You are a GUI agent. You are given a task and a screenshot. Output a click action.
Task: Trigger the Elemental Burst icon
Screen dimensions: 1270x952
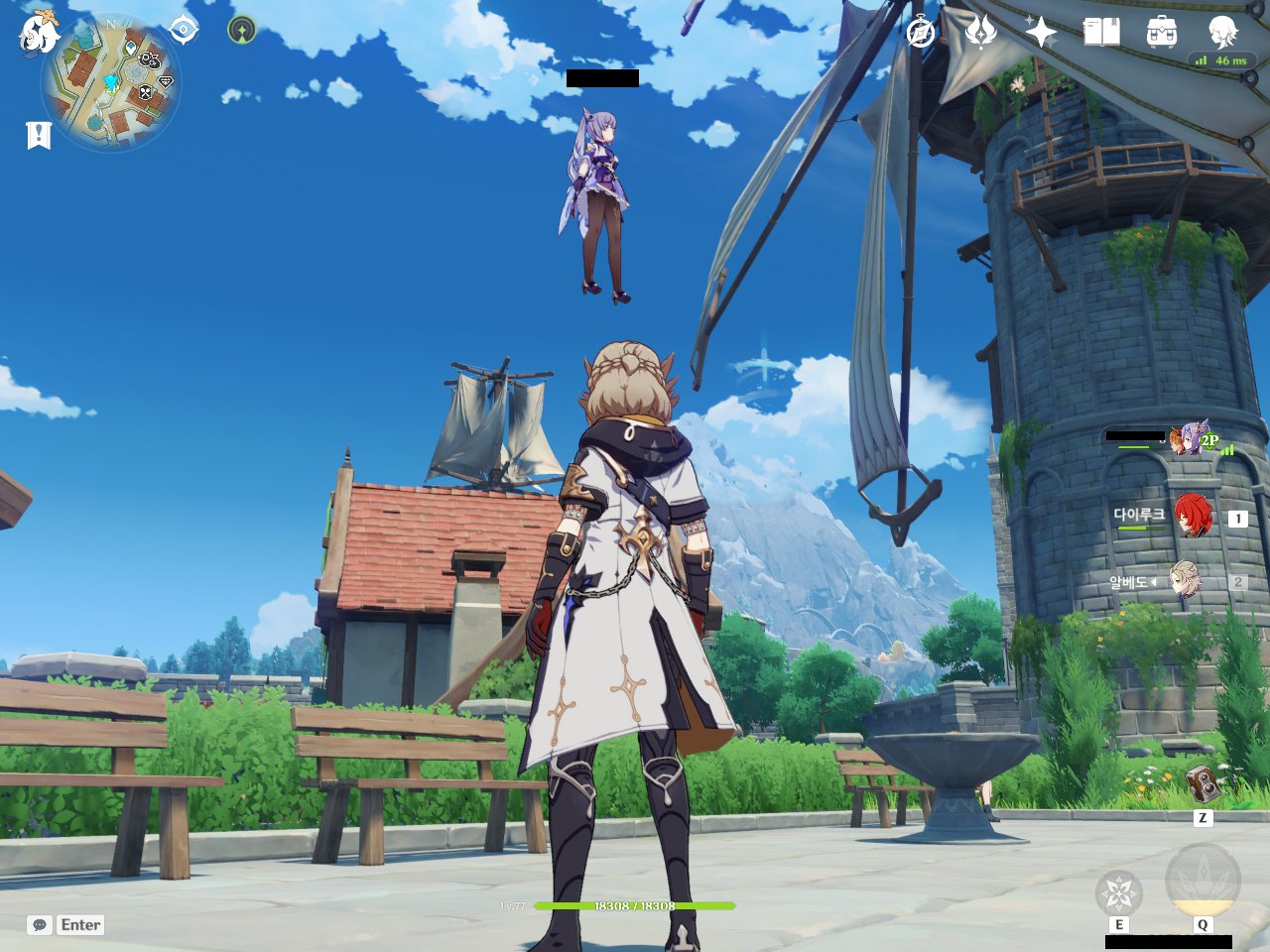[x=1203, y=879]
